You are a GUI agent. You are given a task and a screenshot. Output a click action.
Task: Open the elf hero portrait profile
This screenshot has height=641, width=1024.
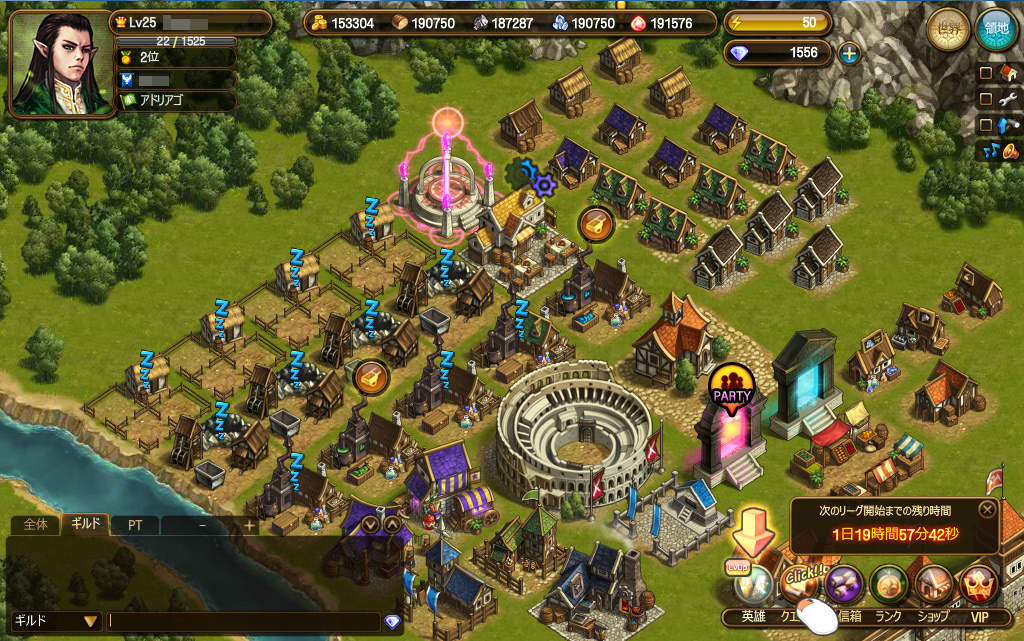point(50,62)
